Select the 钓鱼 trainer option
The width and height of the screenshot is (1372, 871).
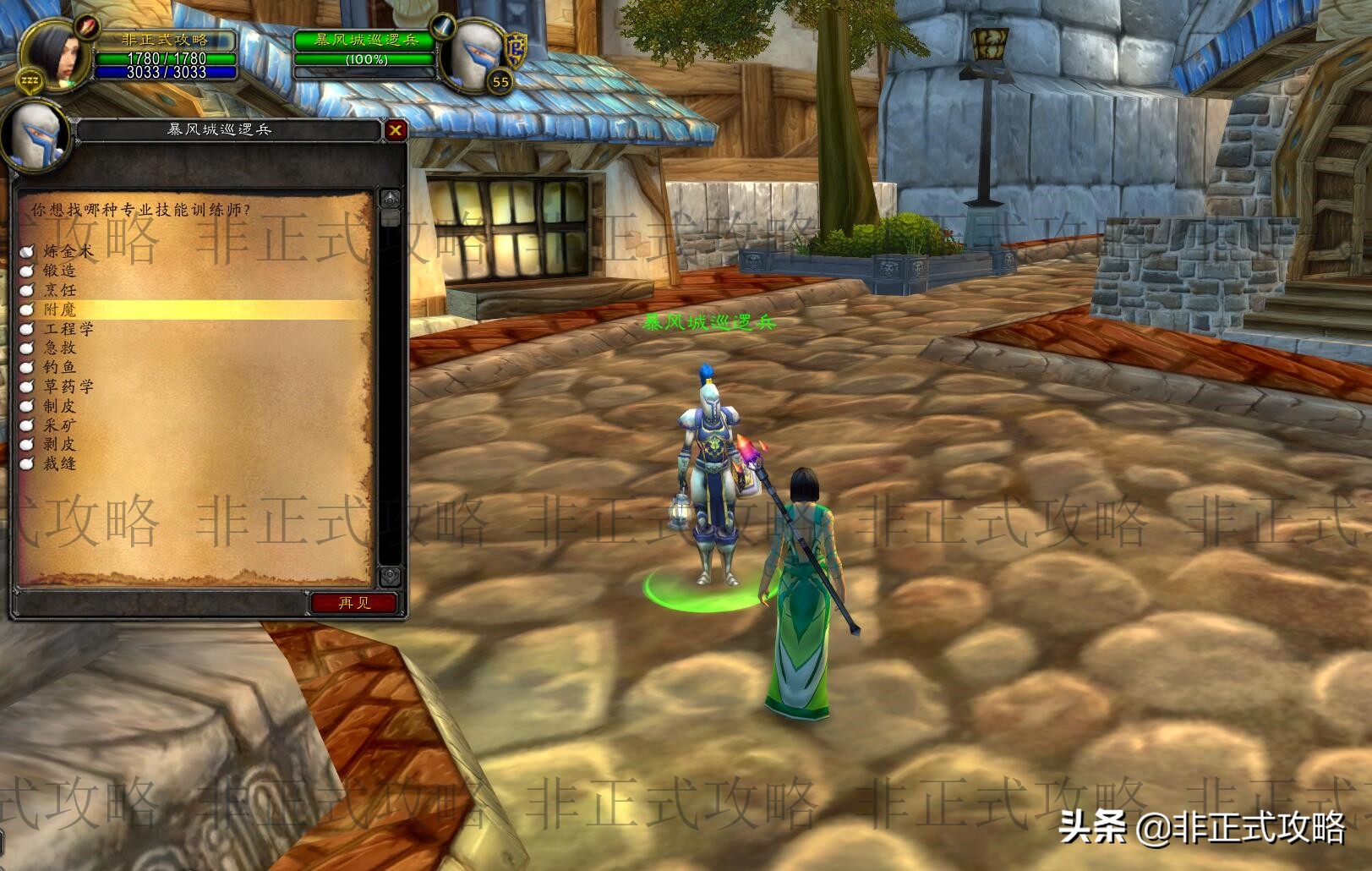click(x=59, y=367)
